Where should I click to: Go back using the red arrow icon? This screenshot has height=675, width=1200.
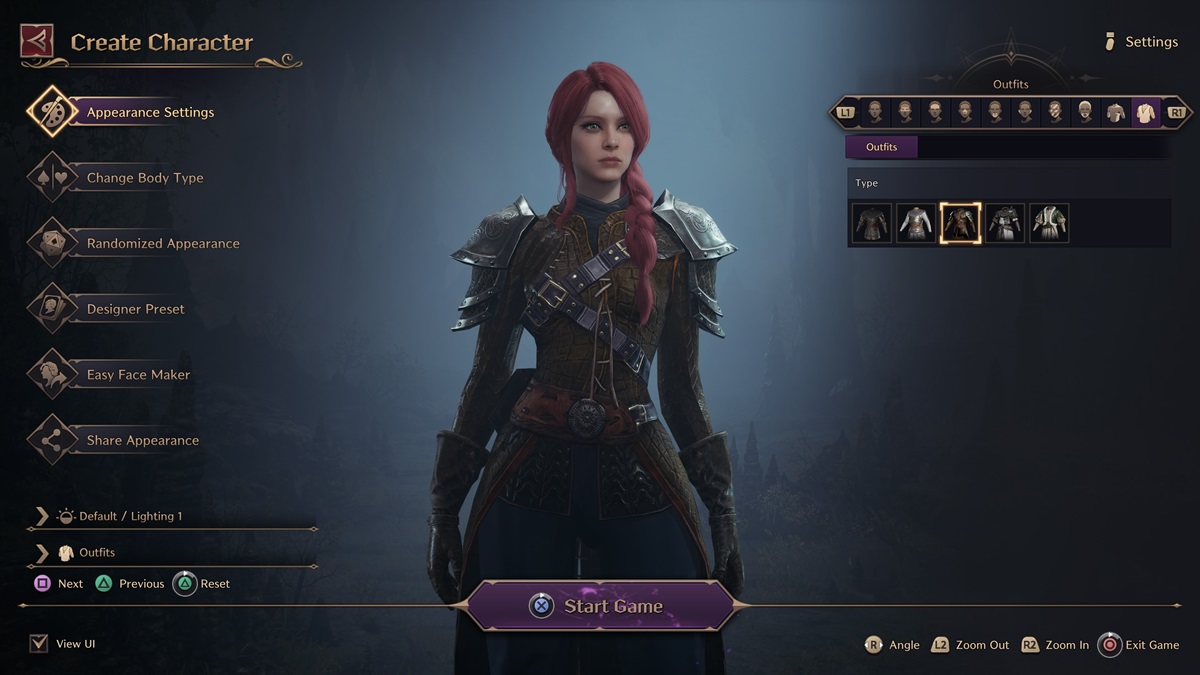[37, 42]
